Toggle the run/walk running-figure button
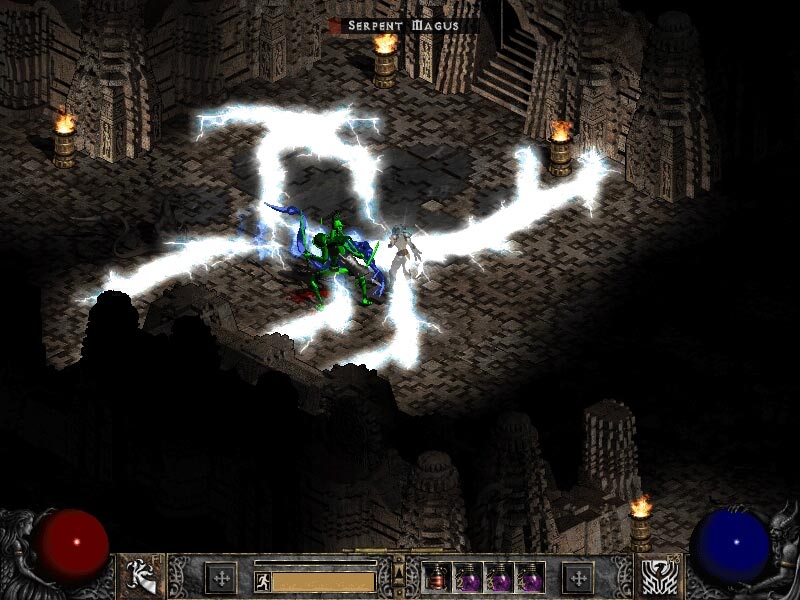The height and width of the screenshot is (600, 800). [262, 579]
